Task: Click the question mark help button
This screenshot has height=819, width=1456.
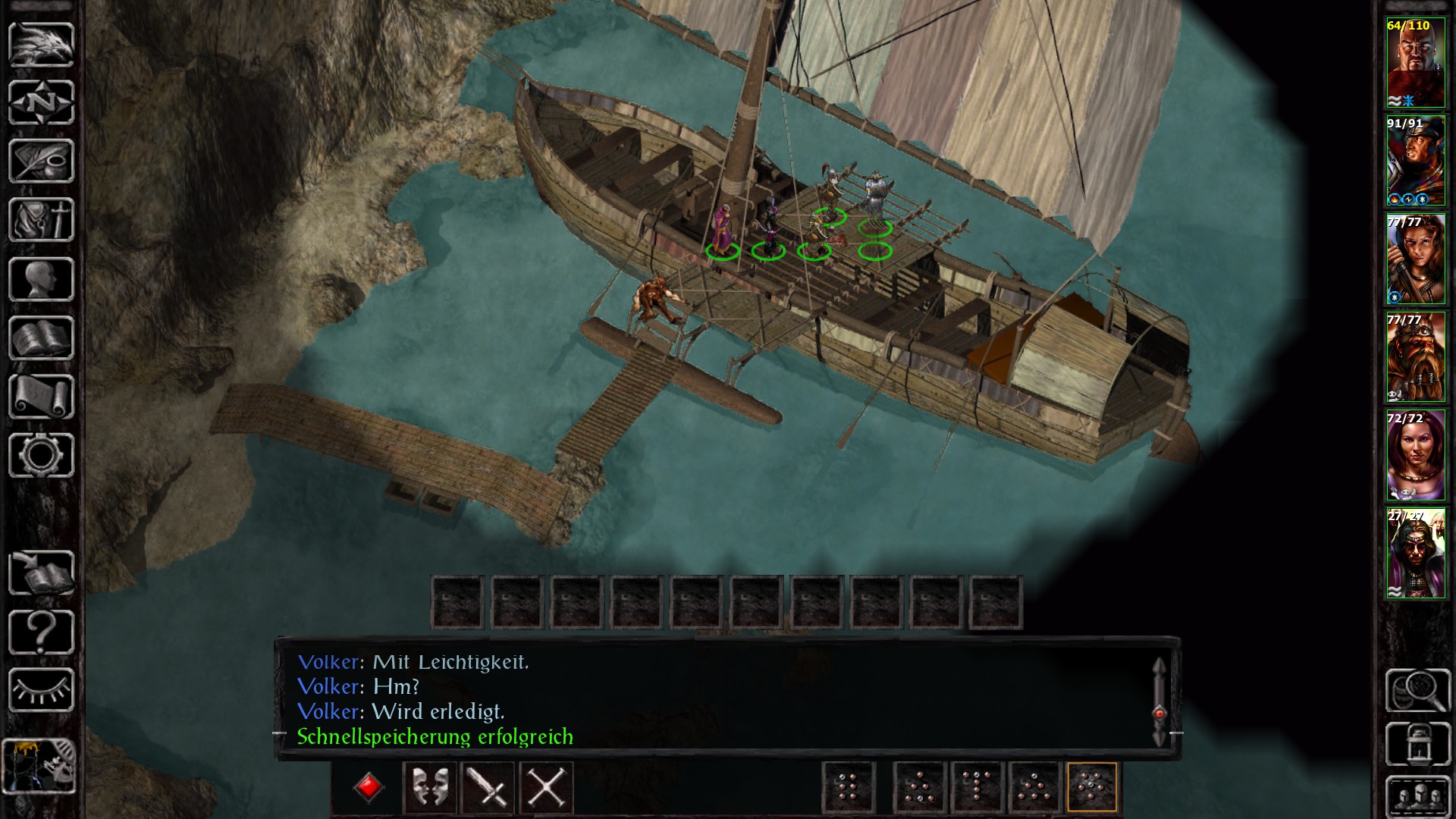Action: 41,632
